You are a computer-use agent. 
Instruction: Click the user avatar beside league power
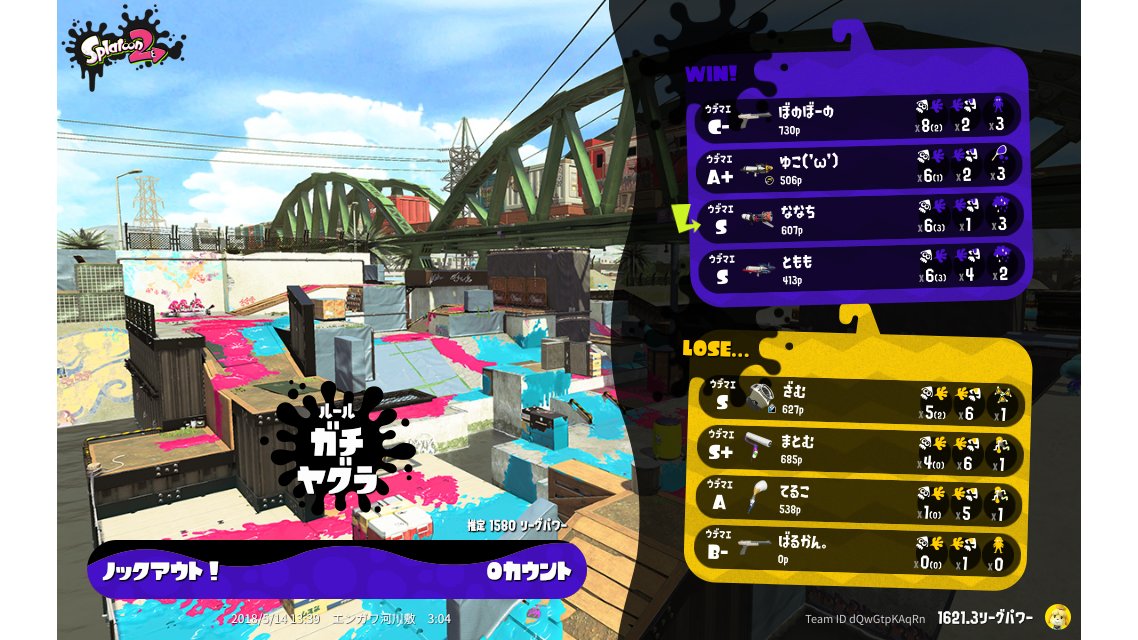1057,617
